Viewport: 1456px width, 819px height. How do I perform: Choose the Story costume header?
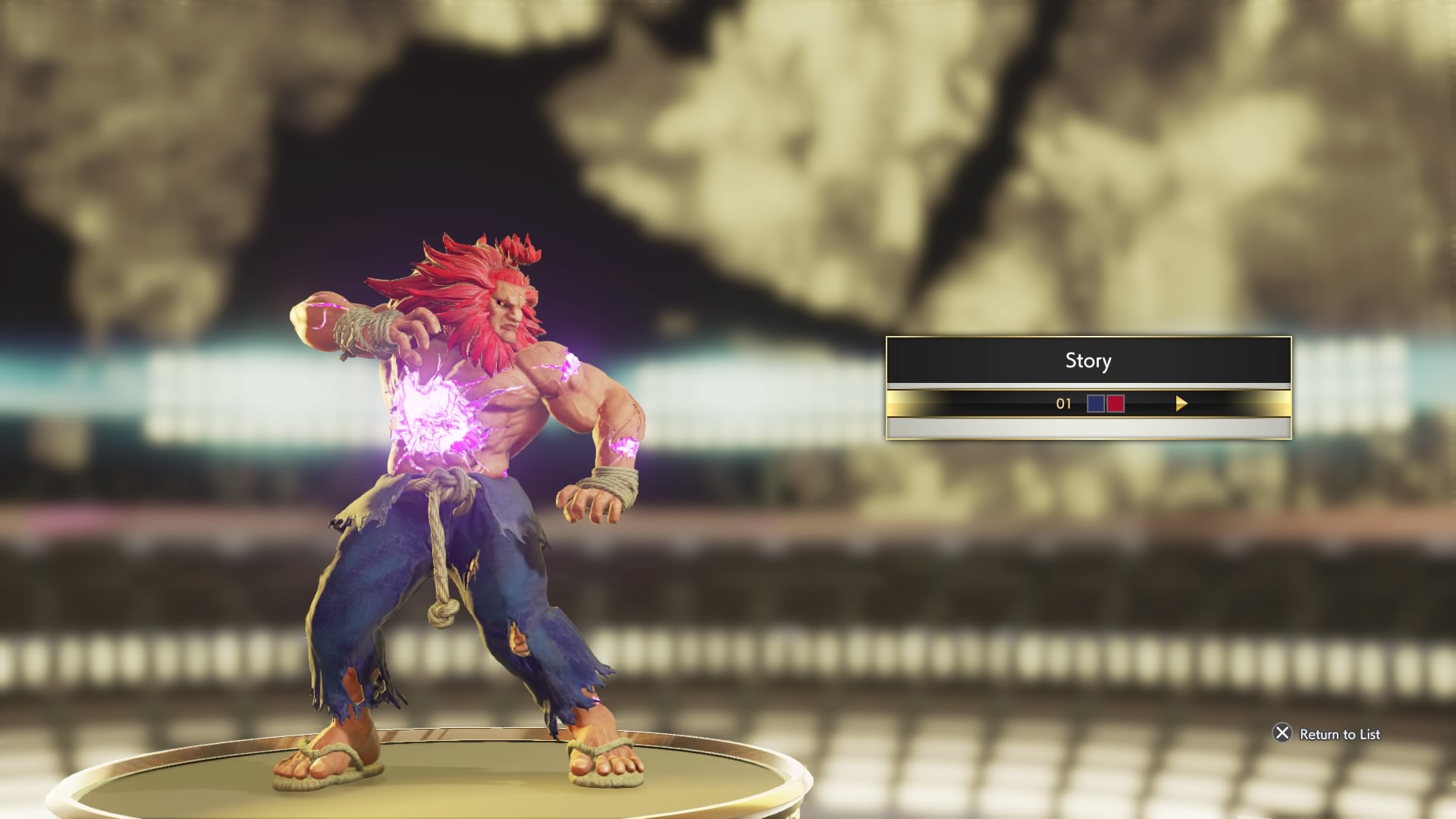[1088, 361]
